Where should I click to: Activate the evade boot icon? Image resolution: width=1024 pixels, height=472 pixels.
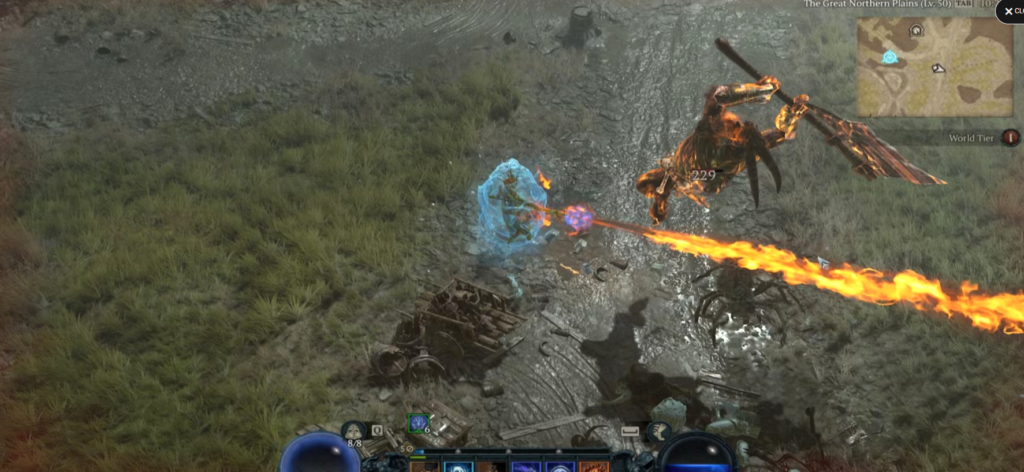tap(659, 432)
